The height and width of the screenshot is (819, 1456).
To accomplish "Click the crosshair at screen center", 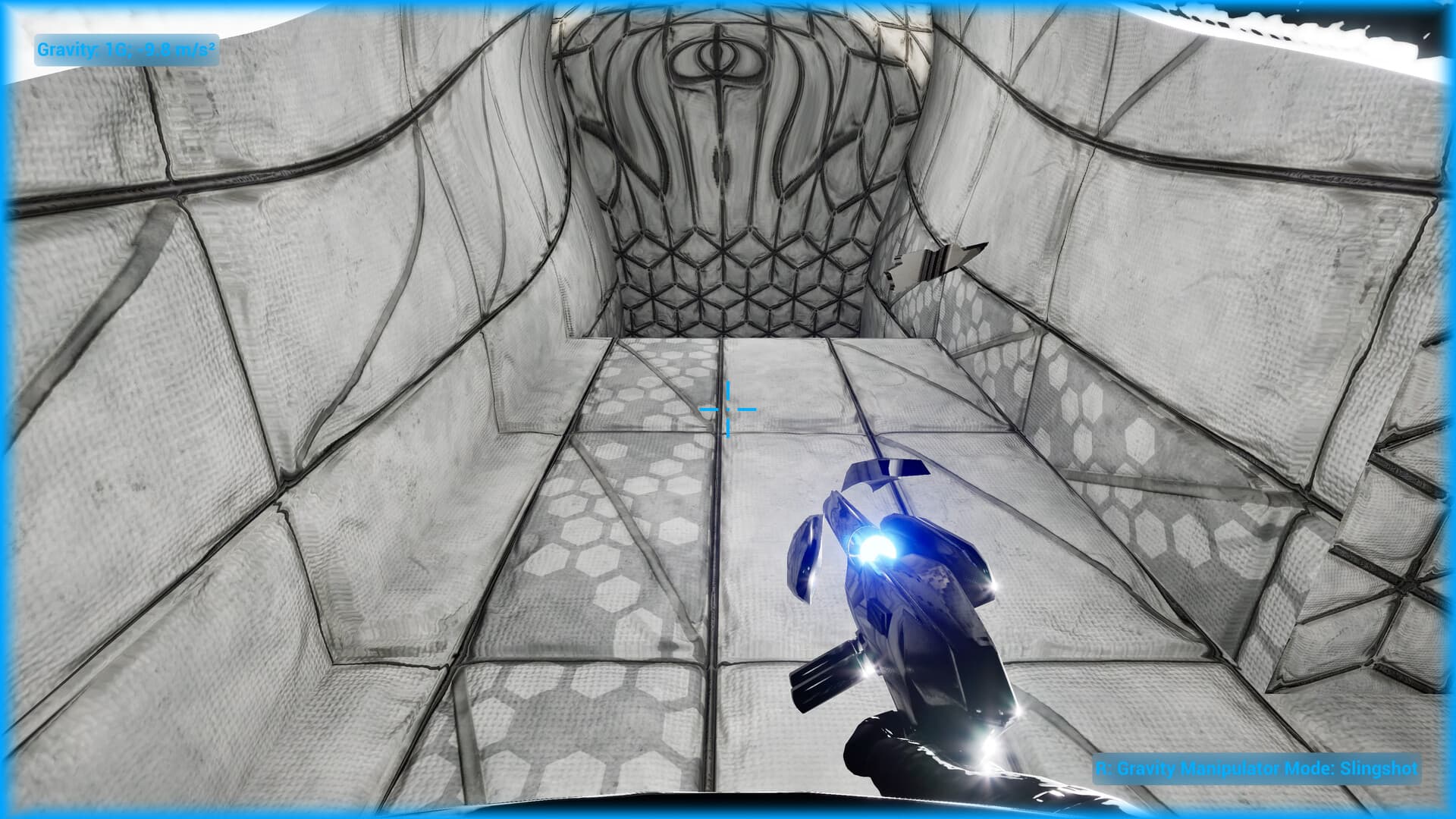I will tap(730, 409).
